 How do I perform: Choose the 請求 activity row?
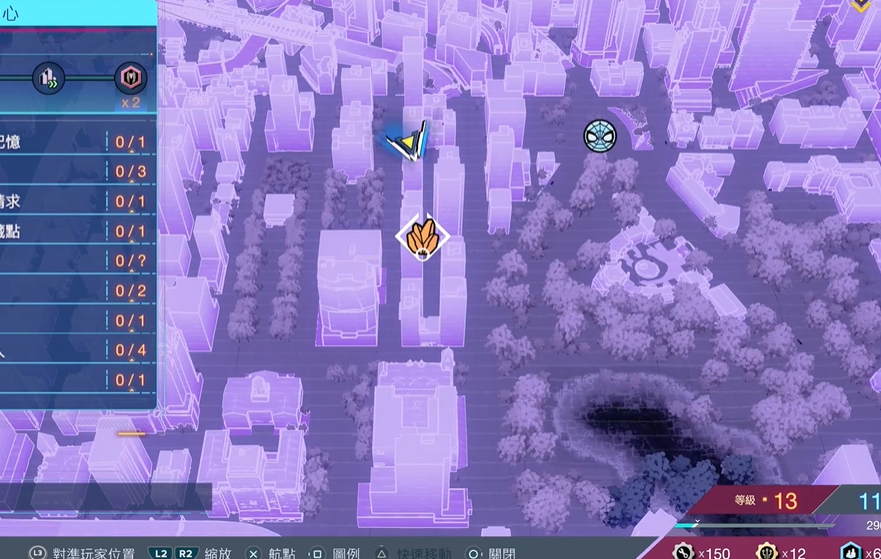75,202
